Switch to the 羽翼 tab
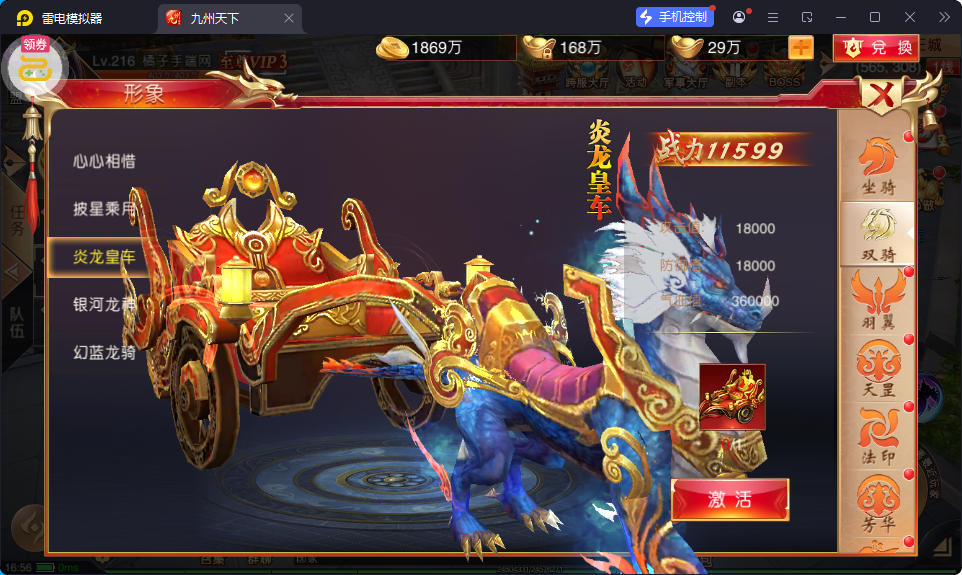Image resolution: width=962 pixels, height=575 pixels. (x=878, y=302)
